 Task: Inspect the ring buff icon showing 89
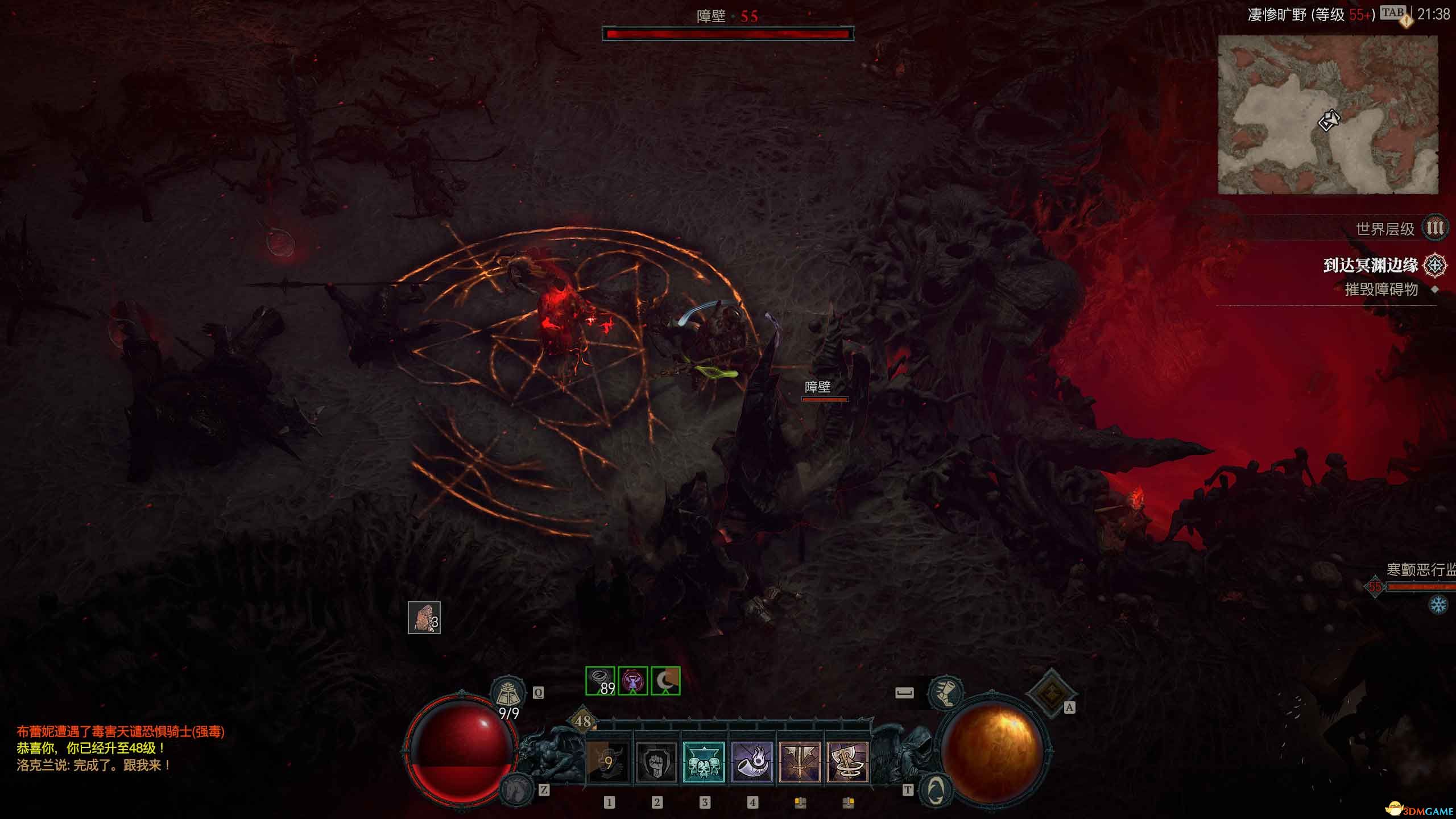[x=600, y=681]
